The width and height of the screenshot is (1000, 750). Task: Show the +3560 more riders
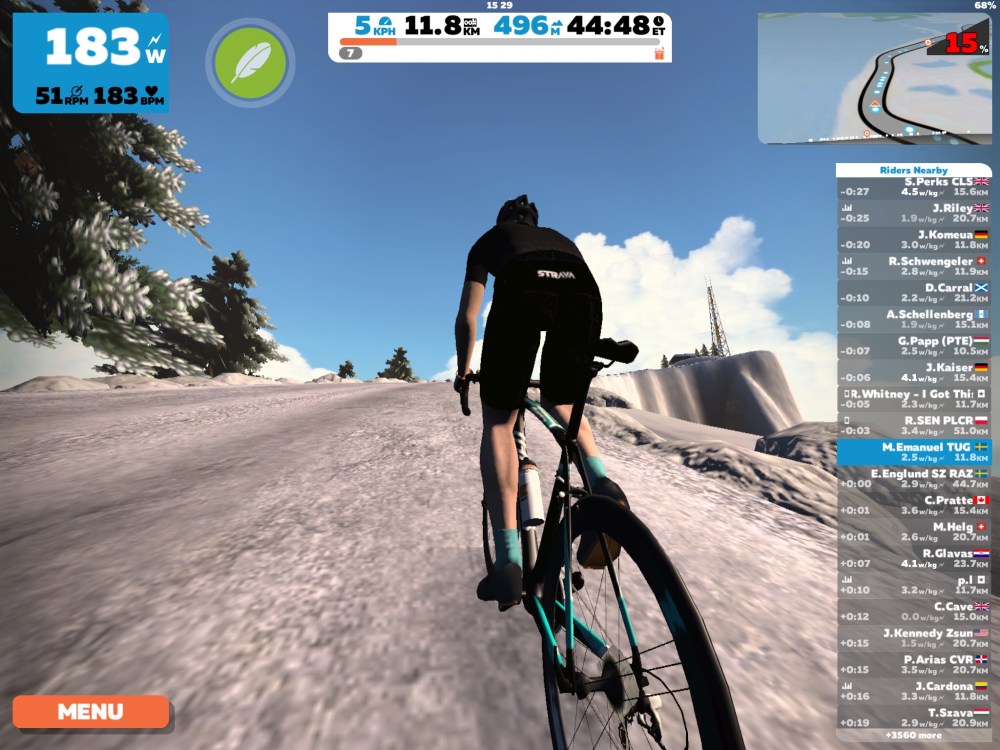point(914,735)
